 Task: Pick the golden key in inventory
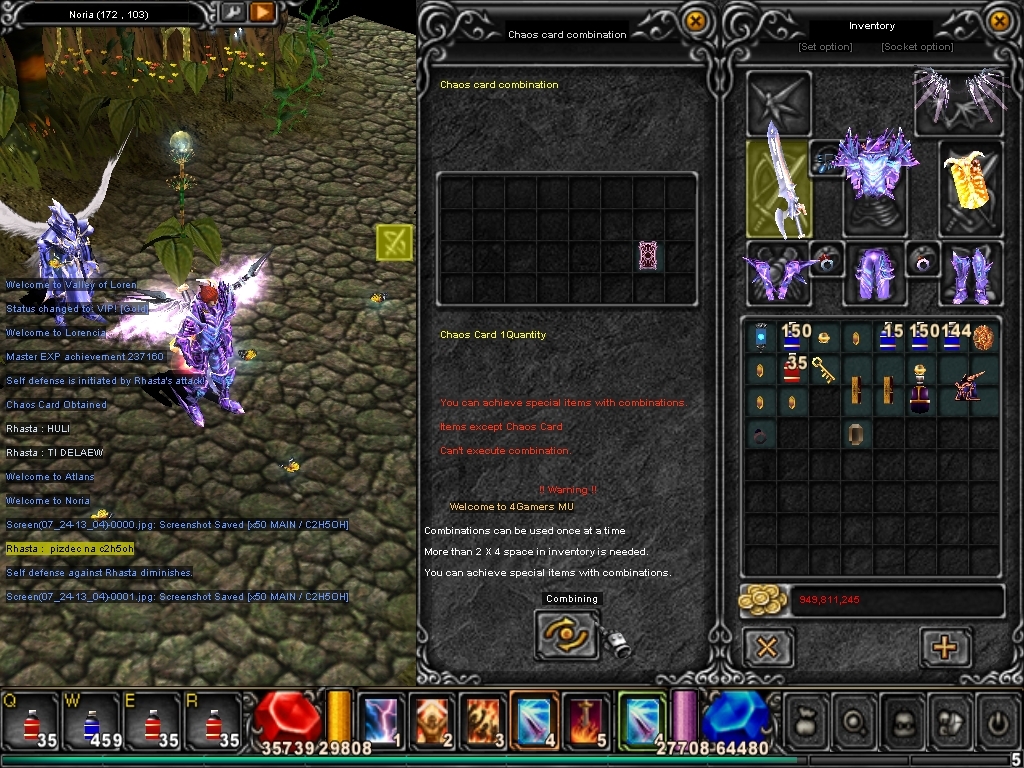click(x=824, y=370)
